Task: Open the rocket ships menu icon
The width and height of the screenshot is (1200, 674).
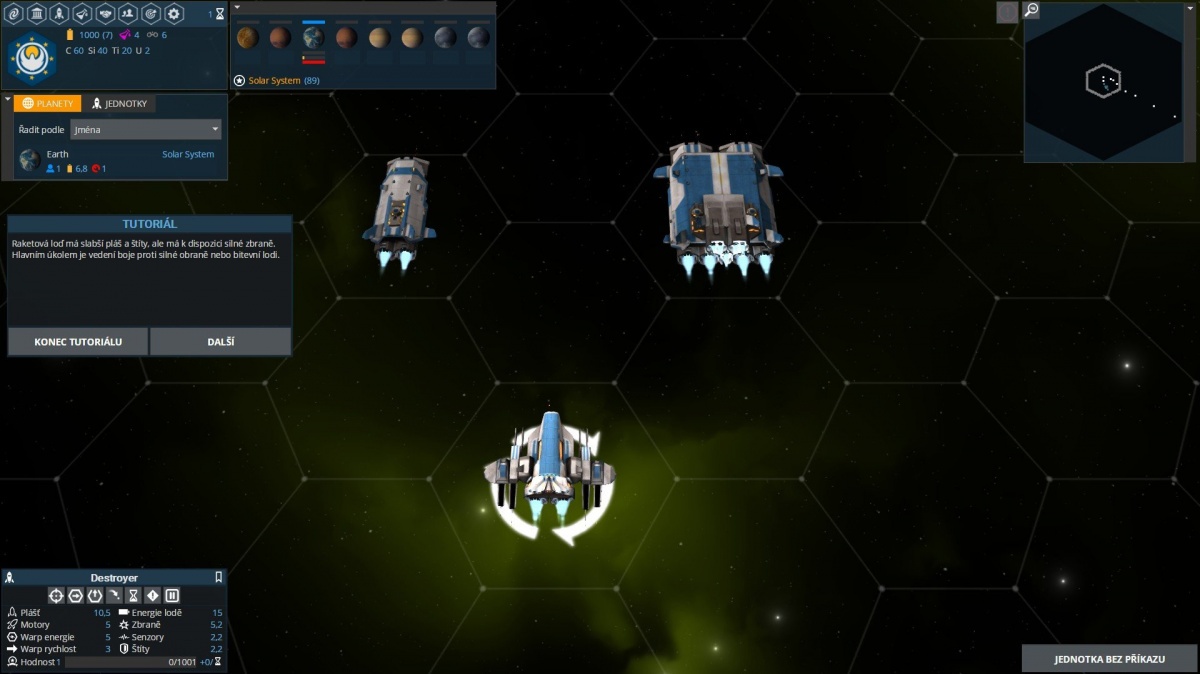Action: pyautogui.click(x=59, y=13)
